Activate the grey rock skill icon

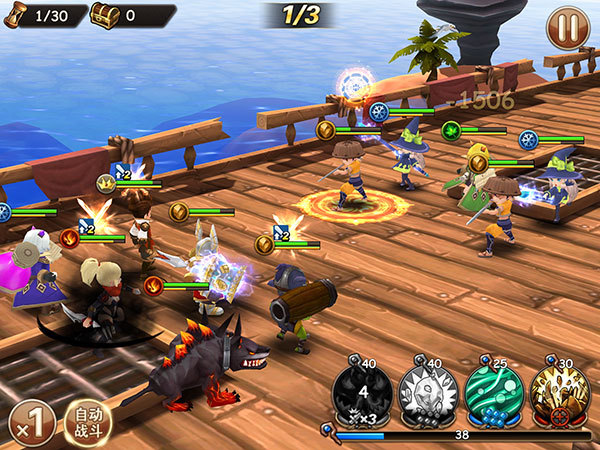click(429, 392)
